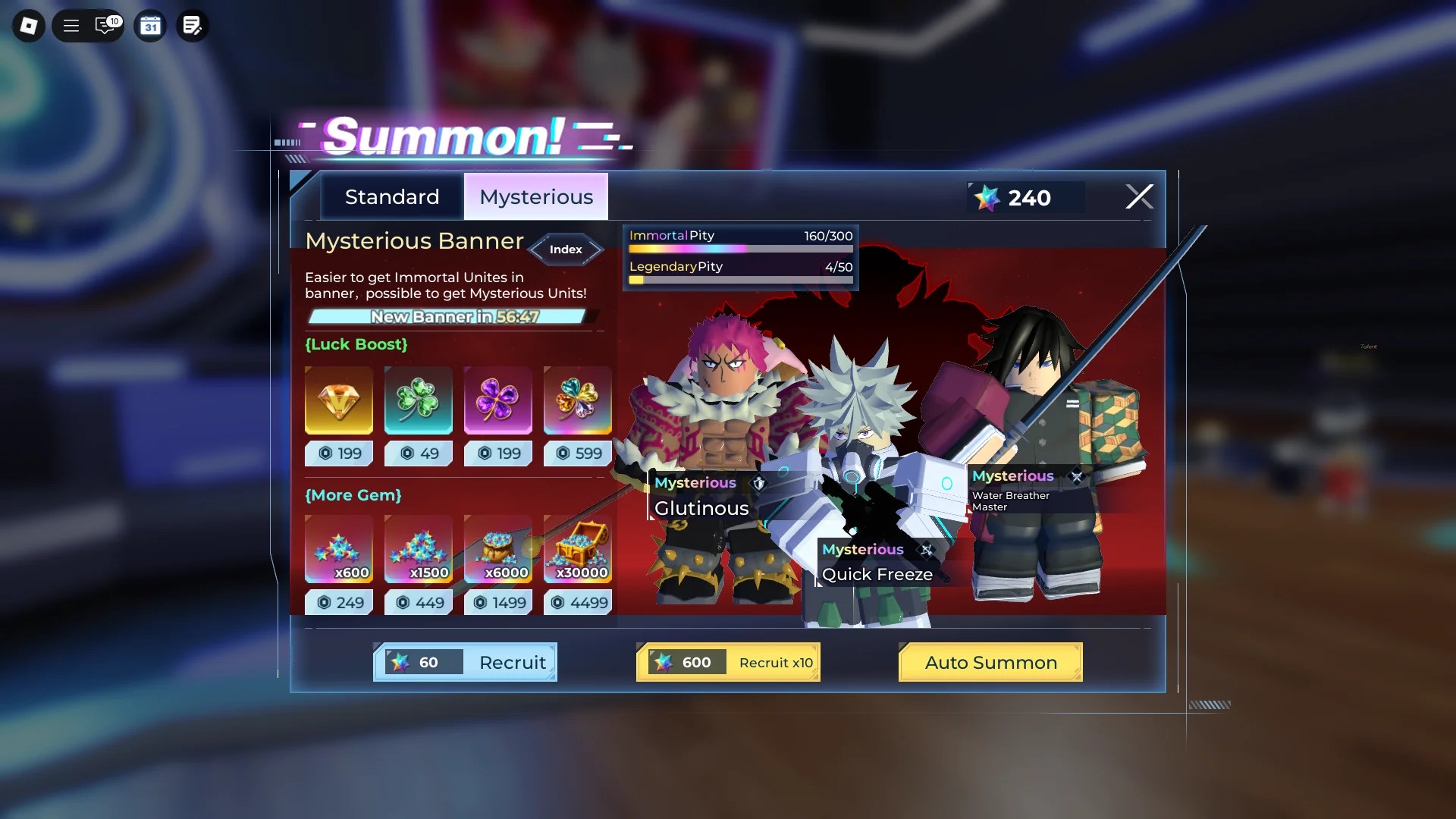This screenshot has width=1456, height=819.
Task: Select the purple clover luck boost
Action: coord(497,400)
